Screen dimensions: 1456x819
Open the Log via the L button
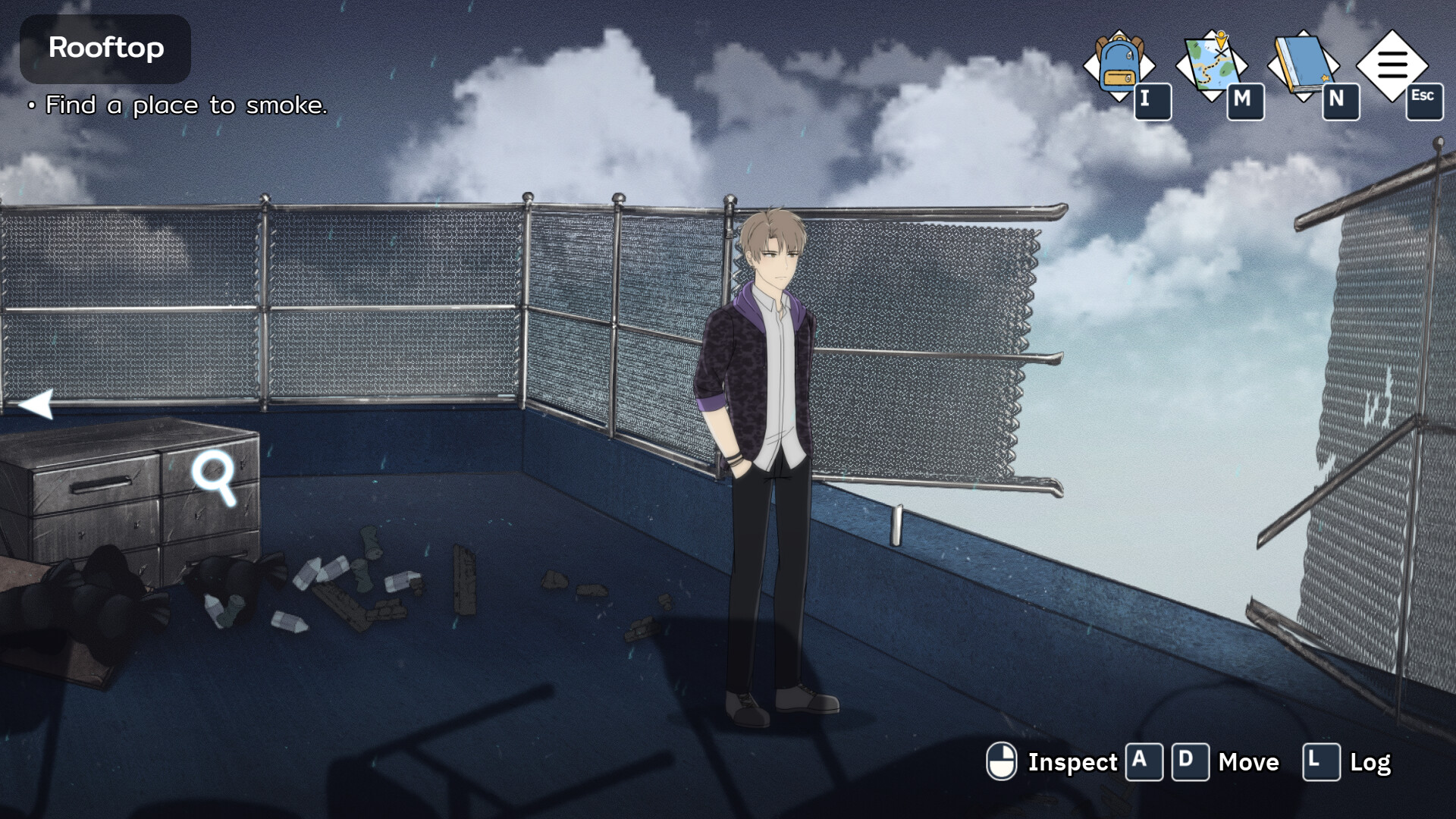coord(1321,762)
